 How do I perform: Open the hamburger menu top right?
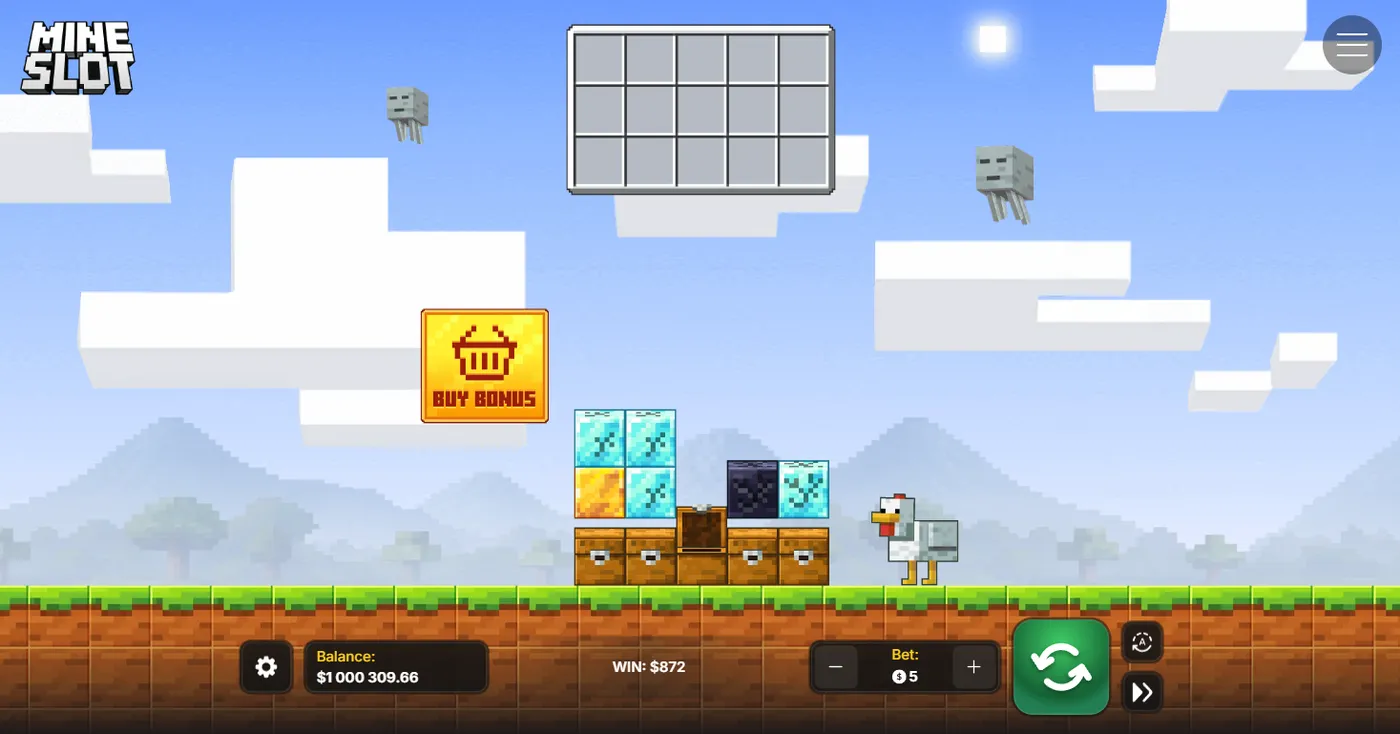click(x=1351, y=44)
